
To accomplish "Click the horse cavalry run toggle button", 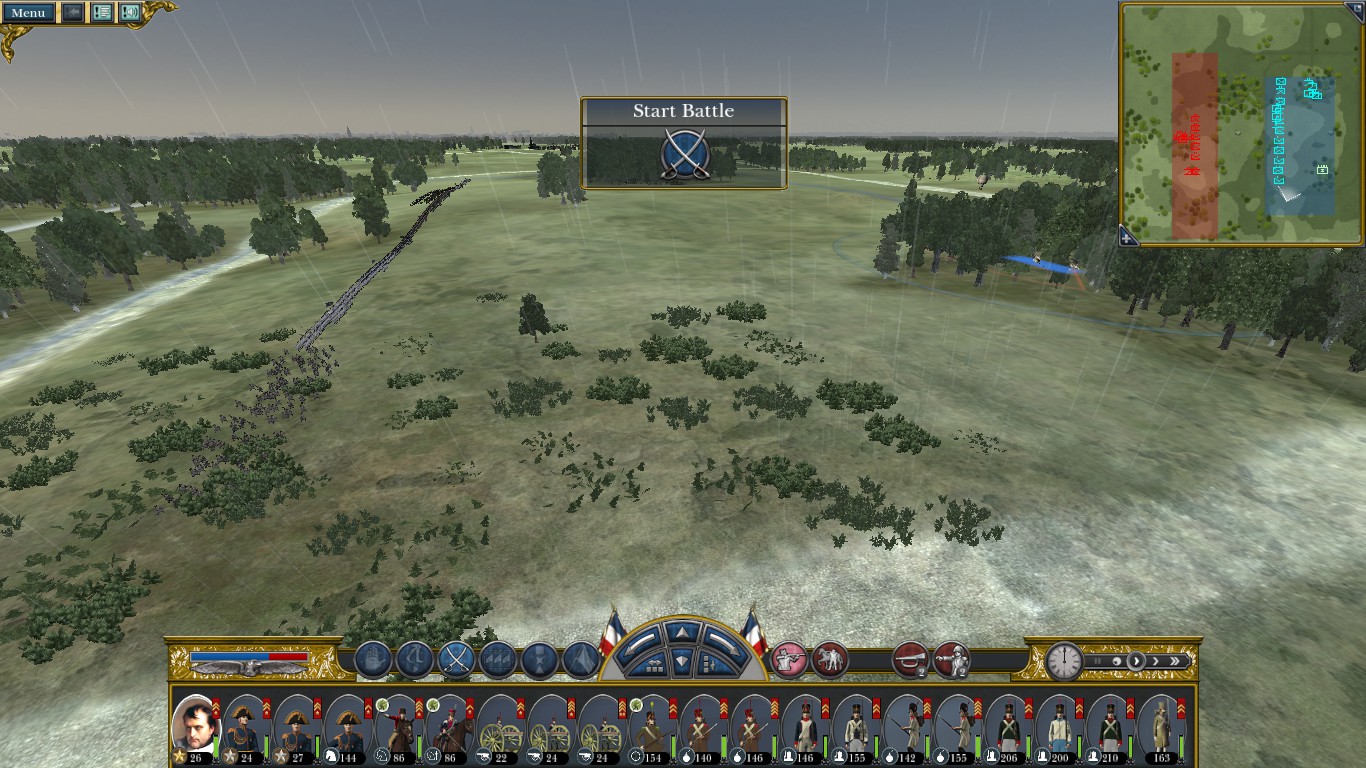I will pos(830,660).
